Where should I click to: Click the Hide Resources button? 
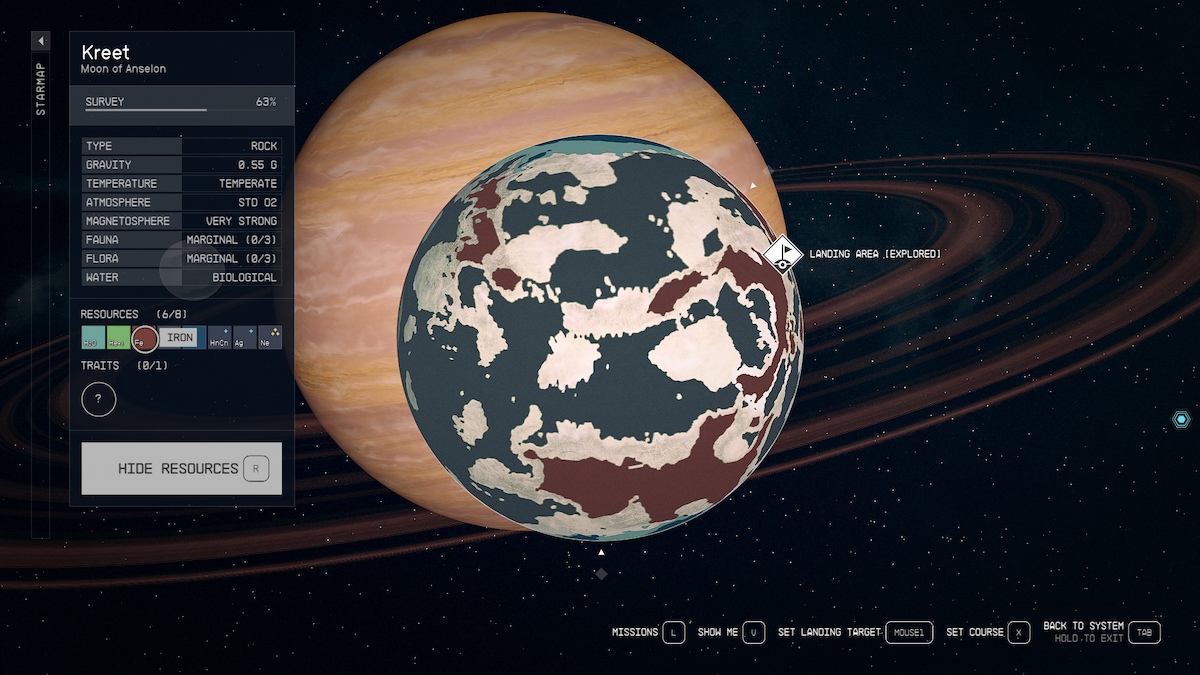tap(181, 468)
